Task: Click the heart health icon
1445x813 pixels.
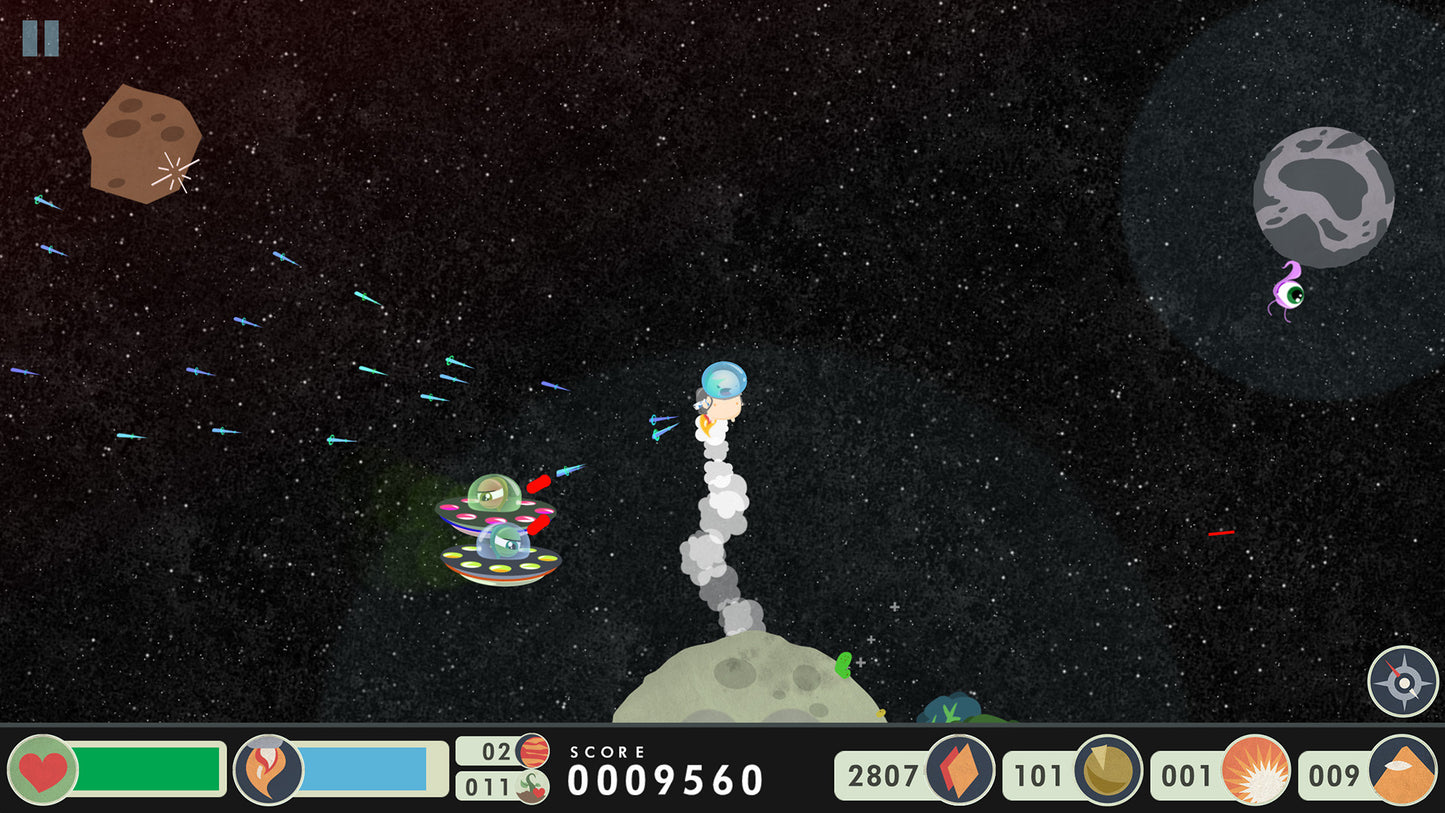Action: 44,771
